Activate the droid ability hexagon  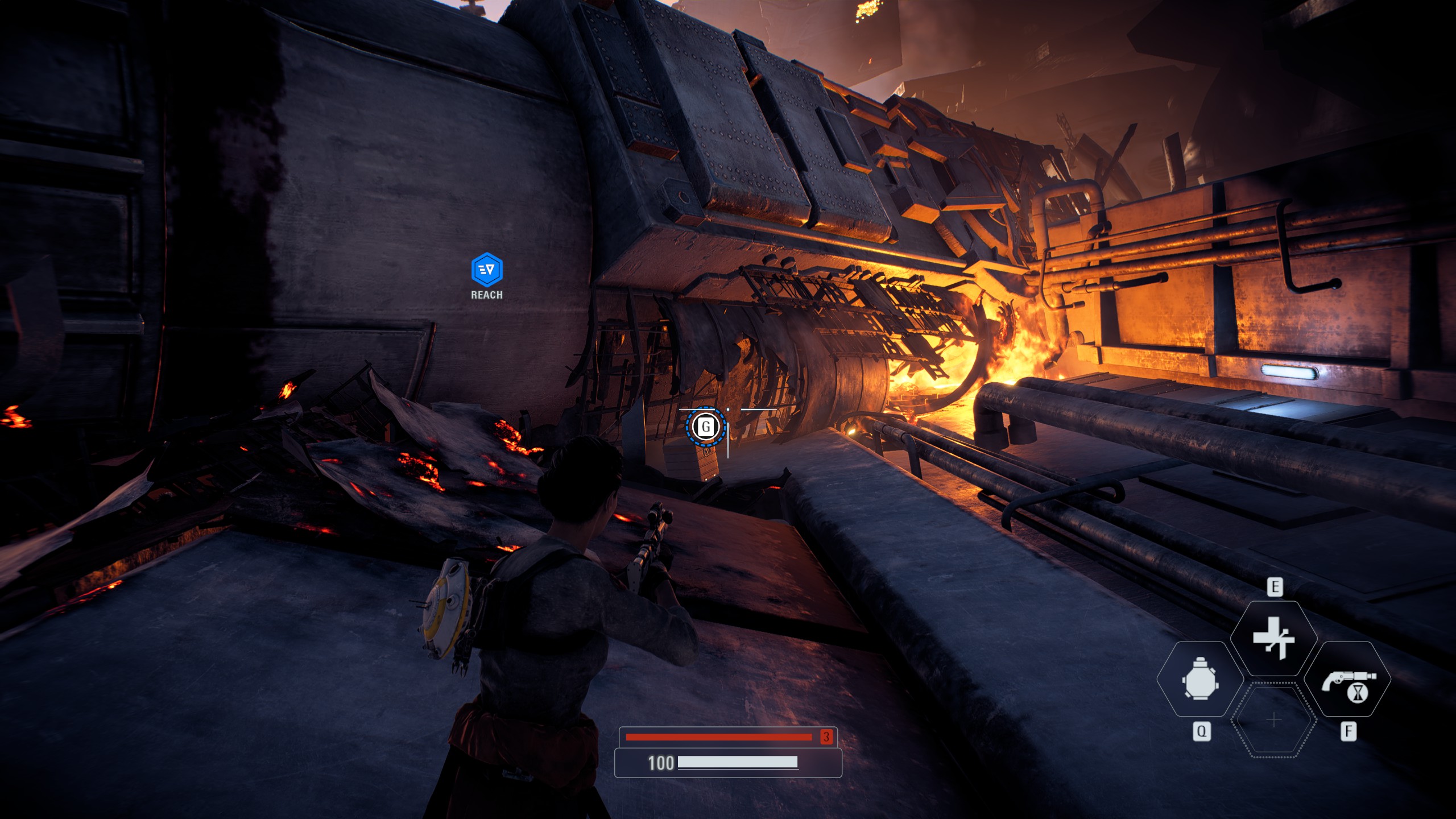click(x=1199, y=679)
